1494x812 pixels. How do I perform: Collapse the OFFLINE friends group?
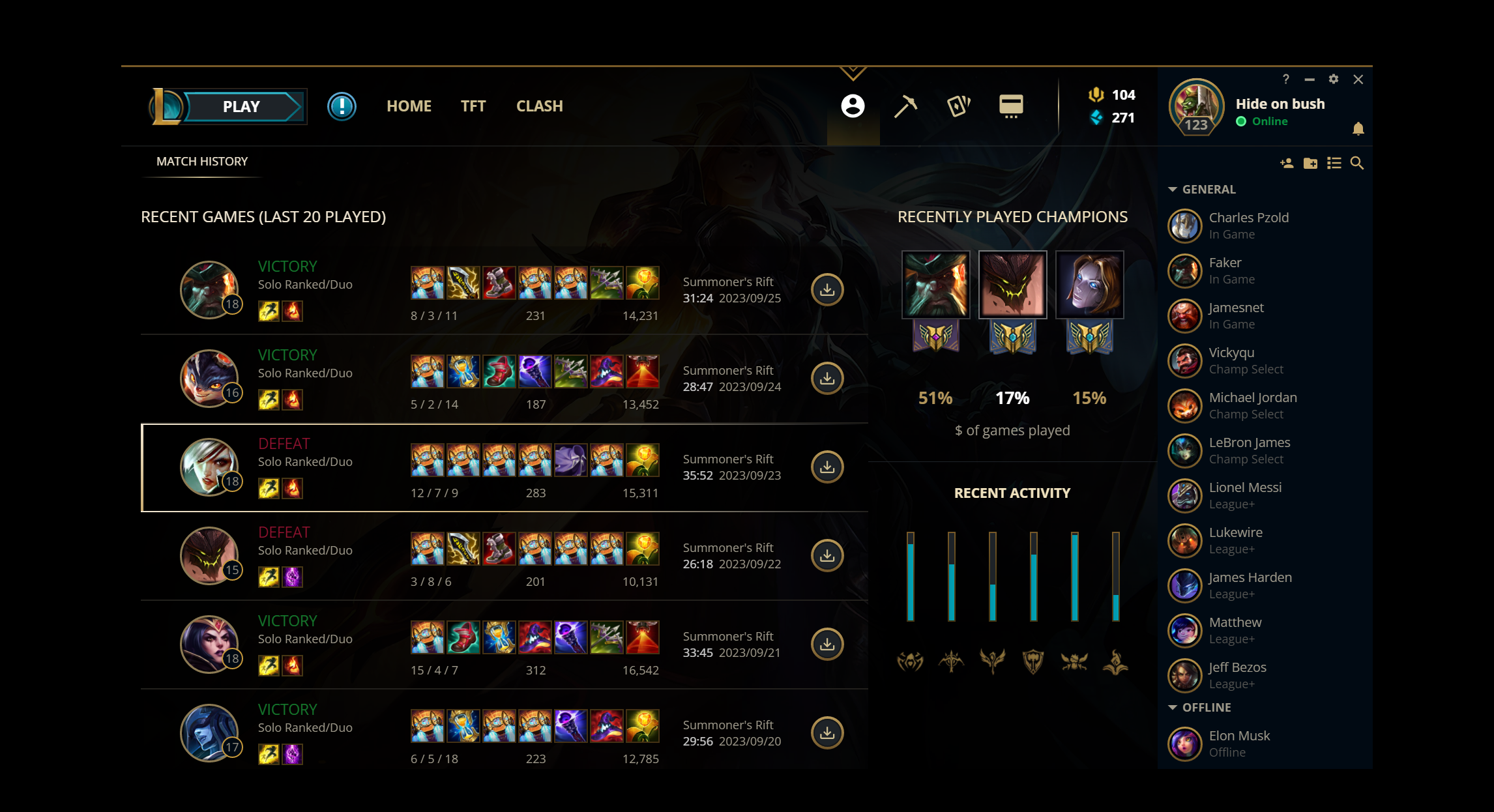(1172, 707)
